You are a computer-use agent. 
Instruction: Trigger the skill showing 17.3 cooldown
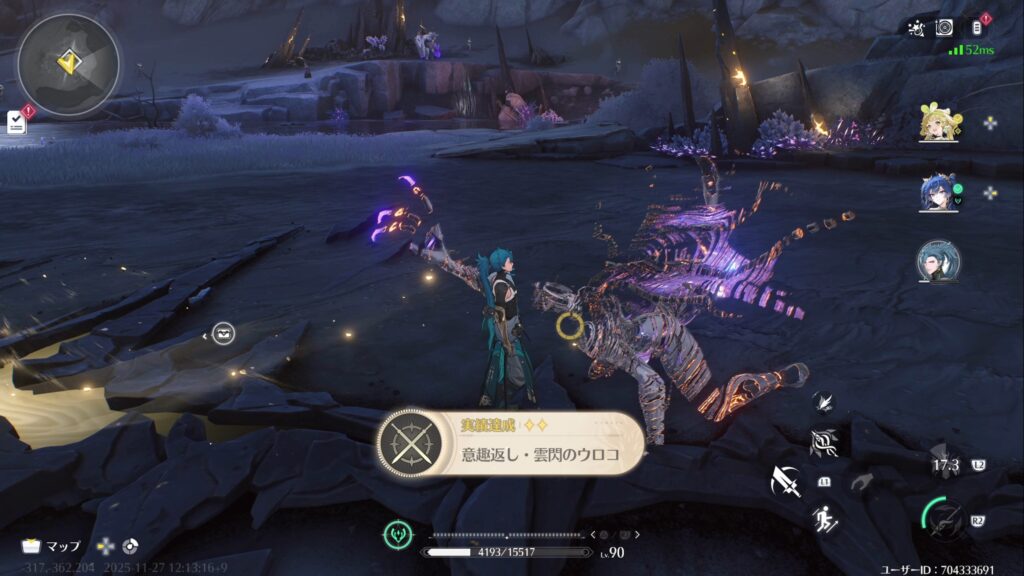click(x=946, y=464)
